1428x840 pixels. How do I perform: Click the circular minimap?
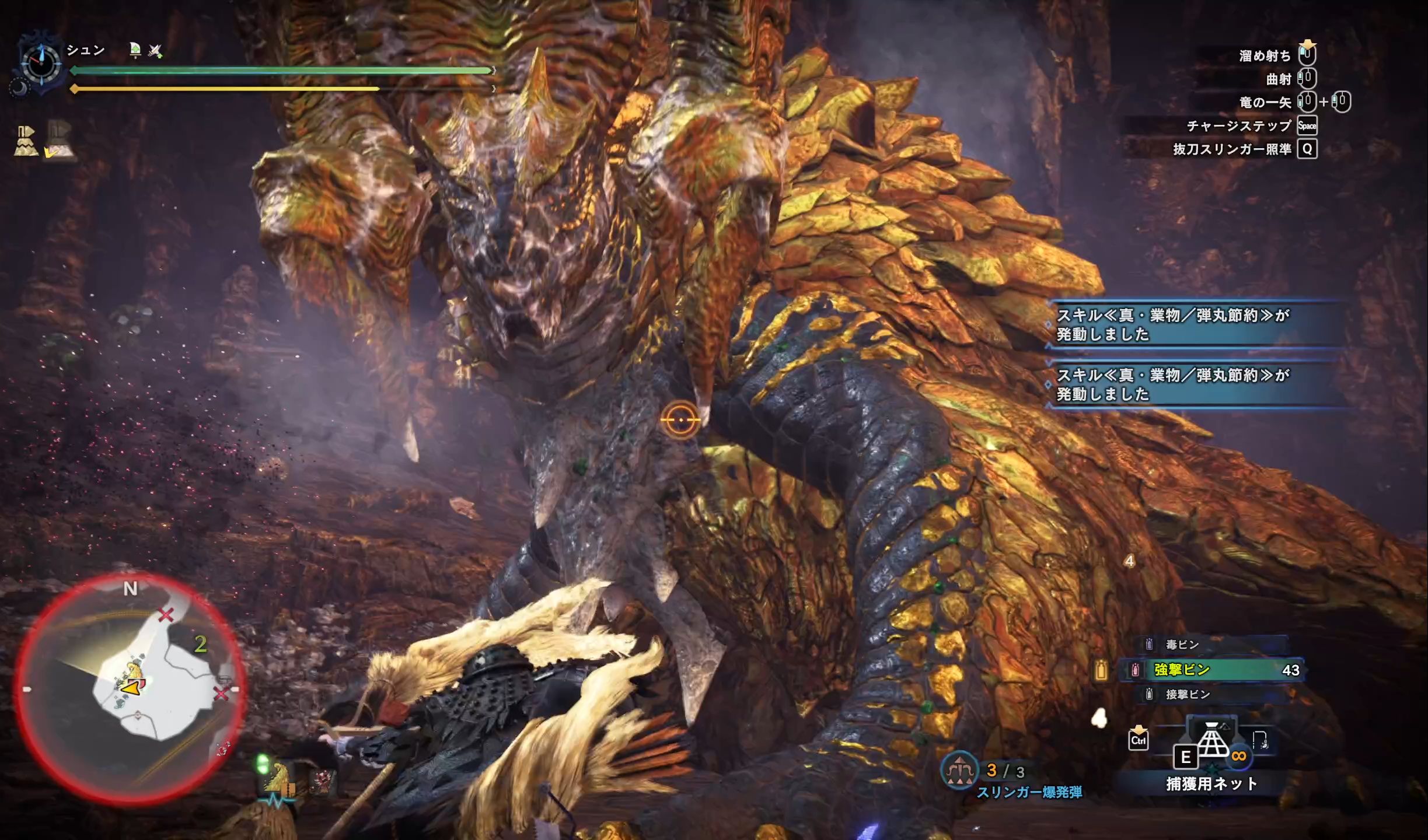point(130,688)
